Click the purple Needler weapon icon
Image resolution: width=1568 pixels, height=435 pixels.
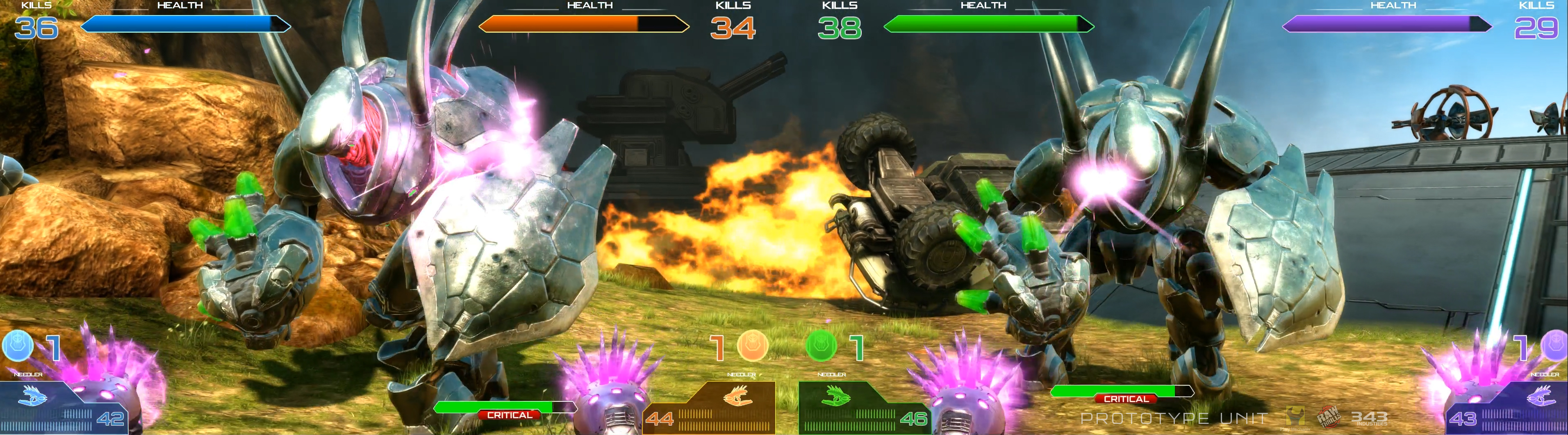click(x=1541, y=397)
